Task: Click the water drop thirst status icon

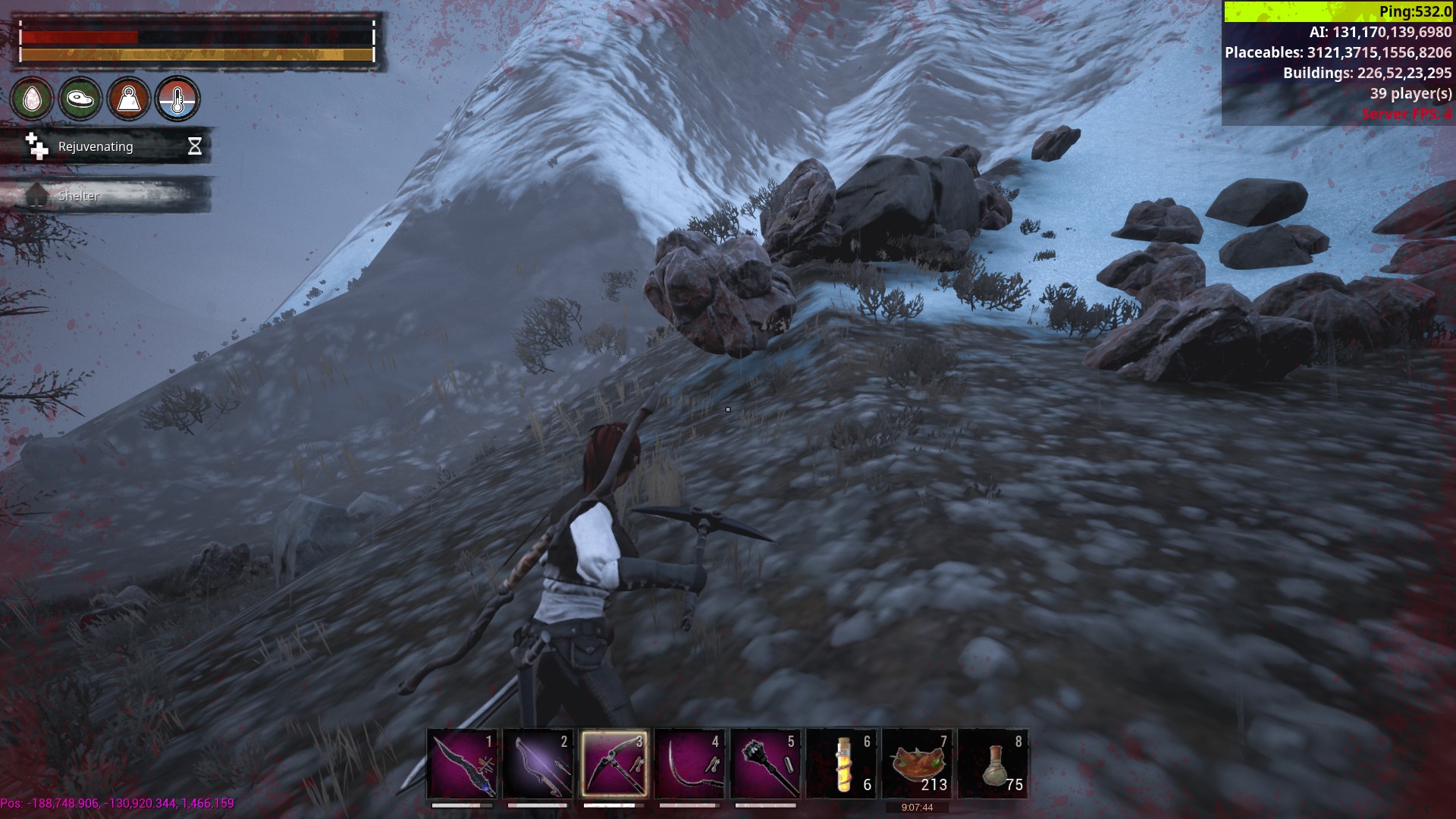Action: [32, 99]
